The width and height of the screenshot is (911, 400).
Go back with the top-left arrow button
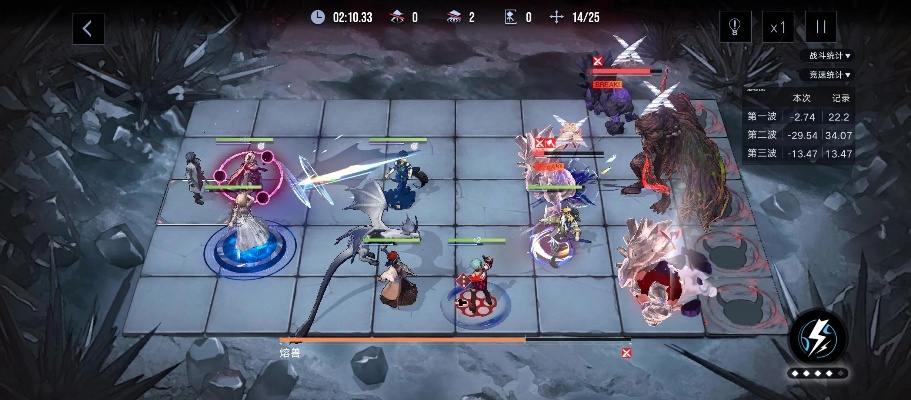[x=88, y=28]
